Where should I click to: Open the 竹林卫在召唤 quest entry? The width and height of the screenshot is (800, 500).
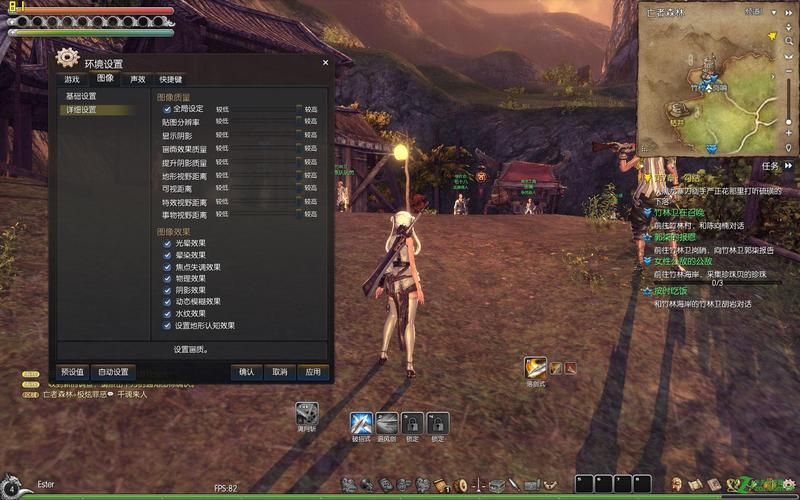pos(679,212)
